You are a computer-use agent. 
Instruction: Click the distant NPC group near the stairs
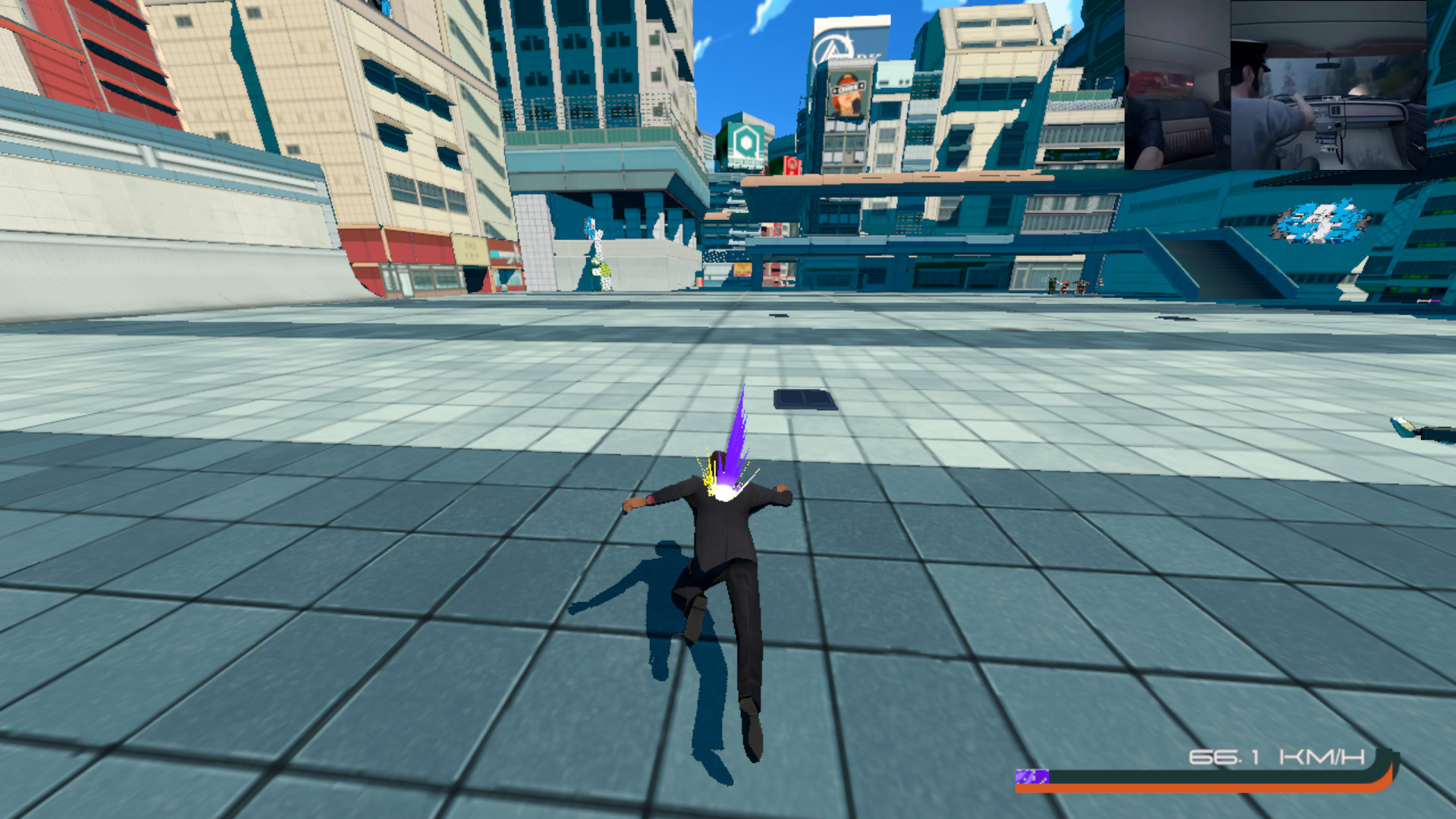(x=1069, y=284)
